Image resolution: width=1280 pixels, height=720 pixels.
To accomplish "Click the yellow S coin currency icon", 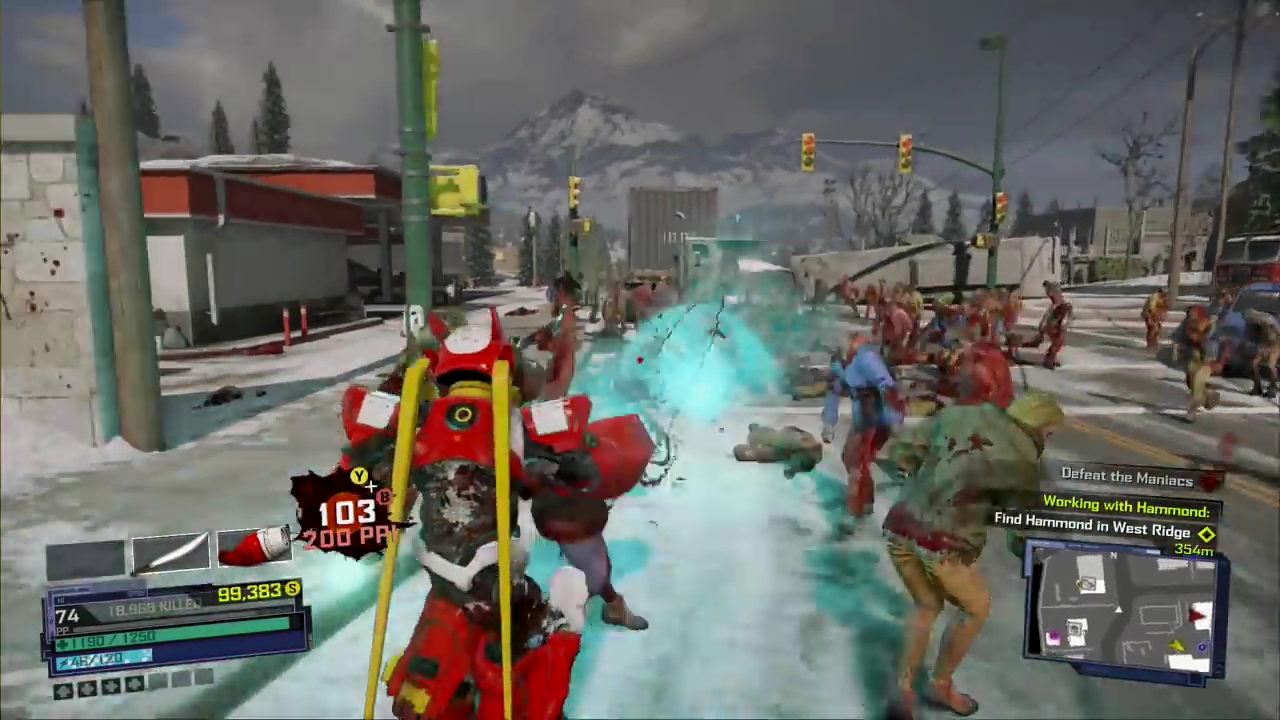I will click(x=293, y=591).
